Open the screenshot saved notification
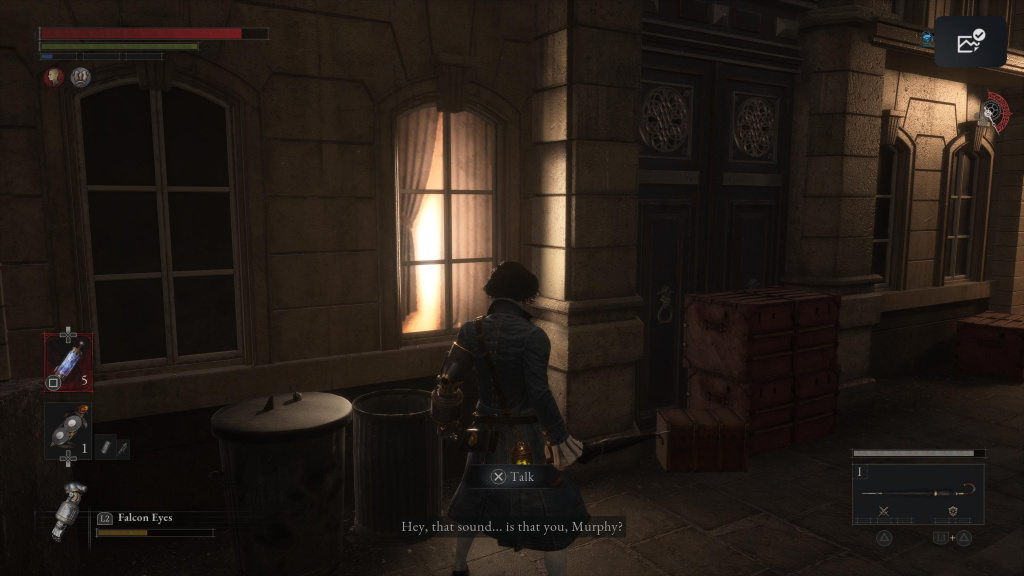Screen dimensions: 1024x576 pos(970,42)
